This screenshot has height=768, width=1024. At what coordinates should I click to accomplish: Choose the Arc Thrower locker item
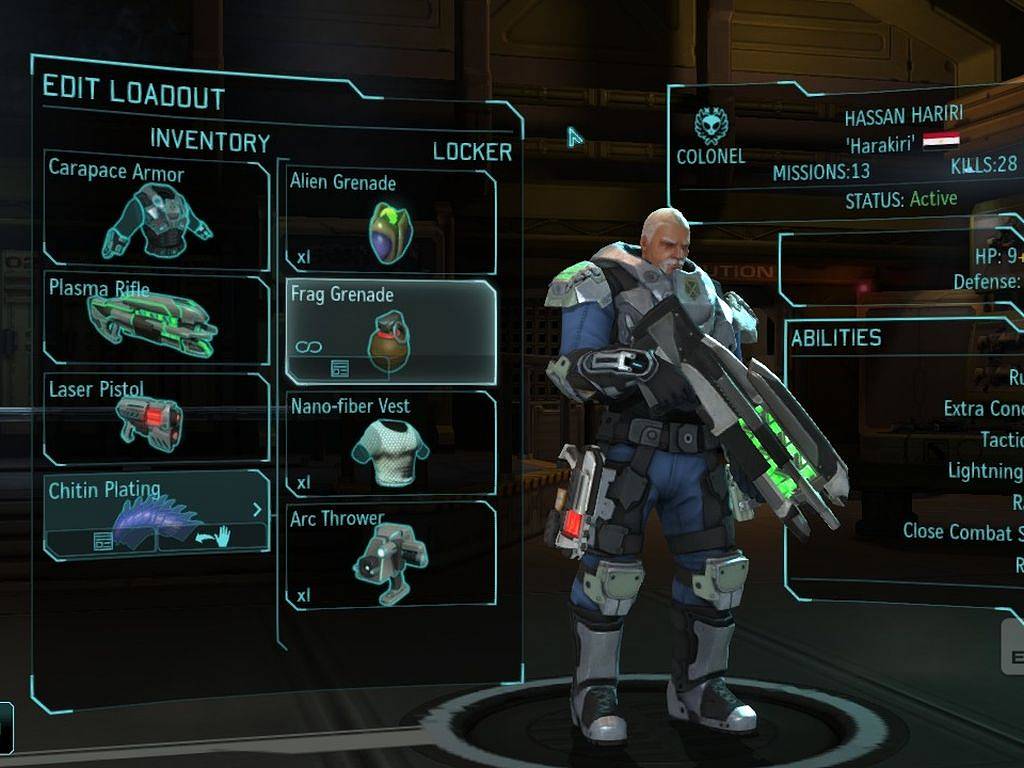pyautogui.click(x=390, y=554)
